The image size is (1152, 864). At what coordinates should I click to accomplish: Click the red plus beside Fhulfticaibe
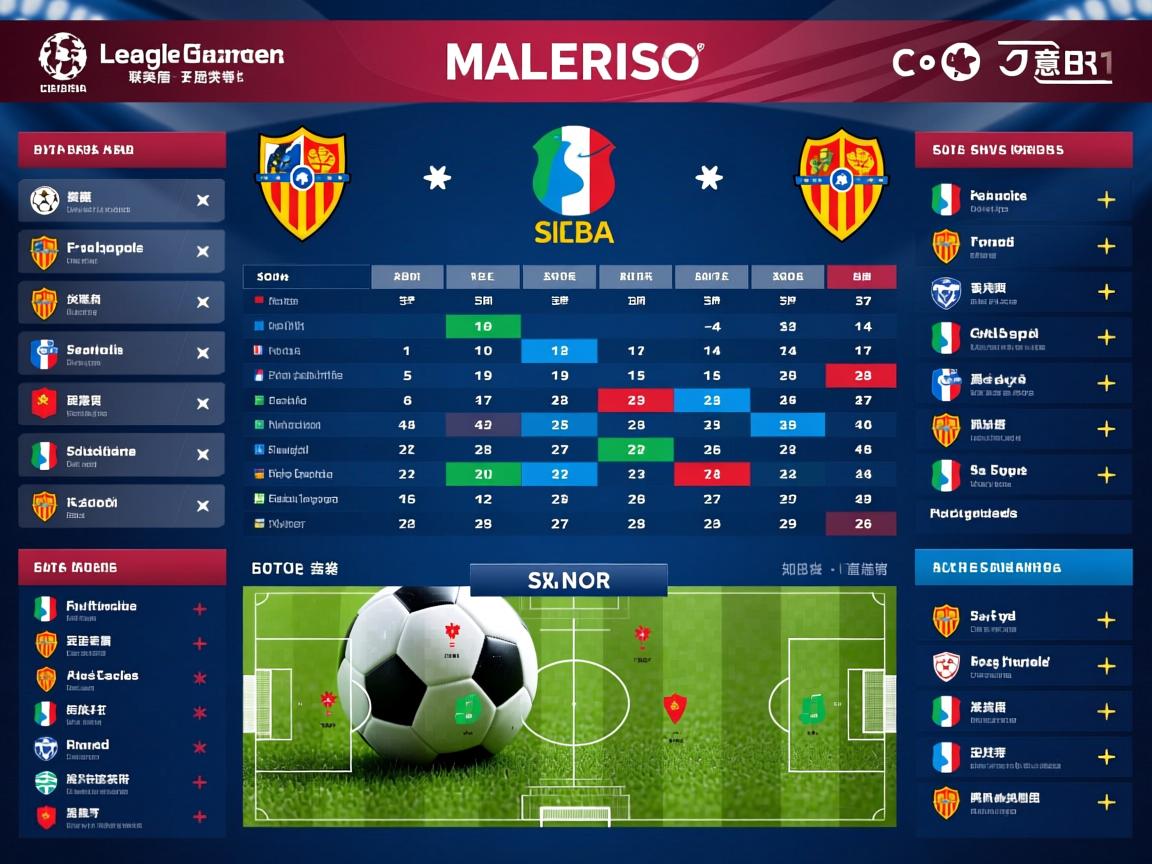(199, 609)
